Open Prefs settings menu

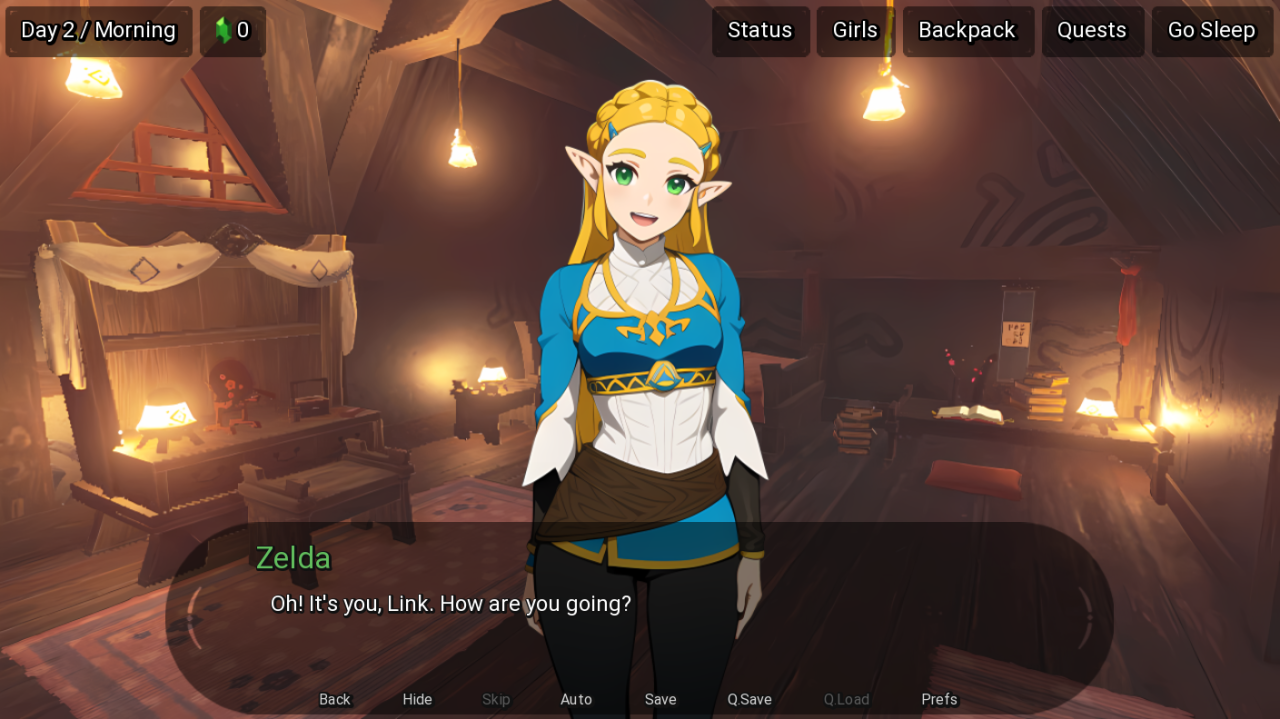click(939, 699)
